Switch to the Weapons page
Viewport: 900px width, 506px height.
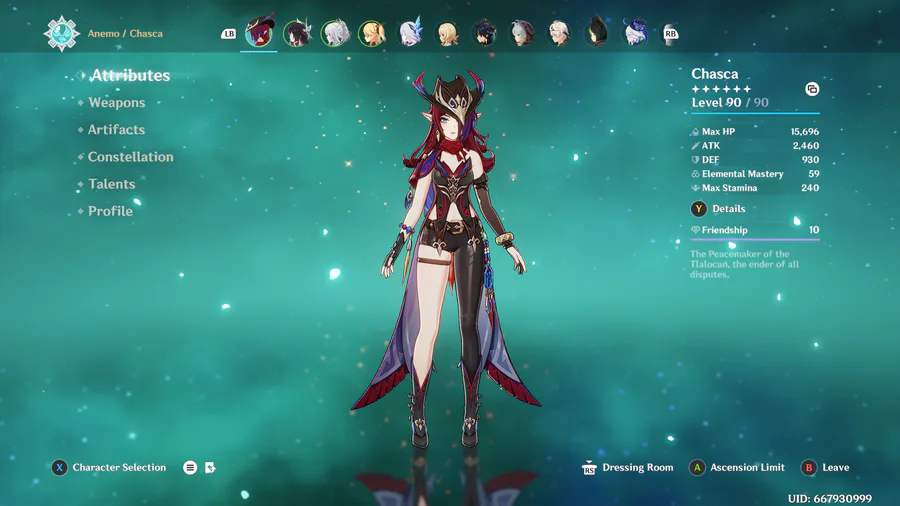(x=116, y=103)
